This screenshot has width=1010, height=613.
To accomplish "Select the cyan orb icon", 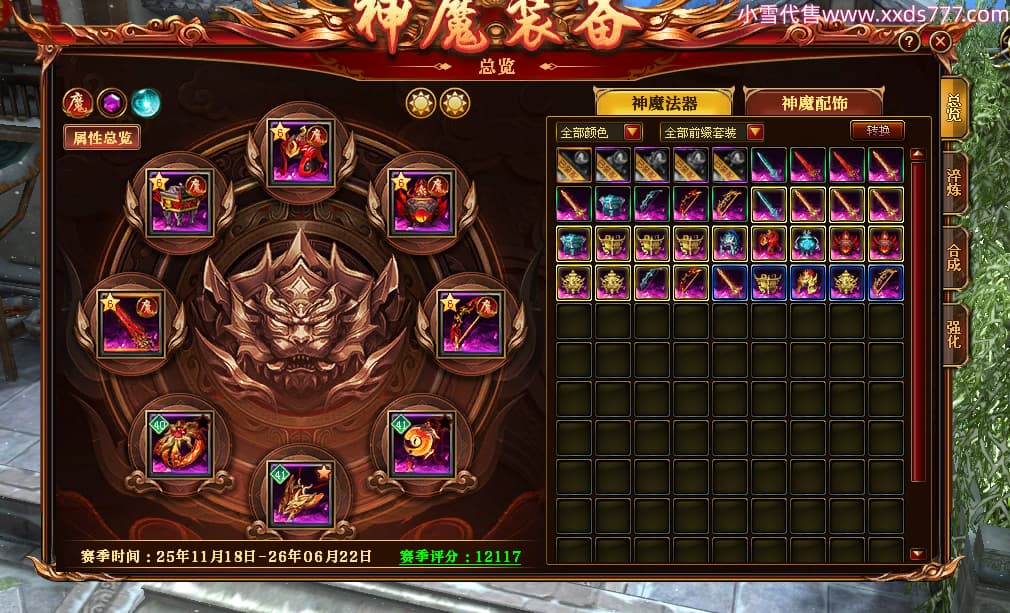I will 146,102.
